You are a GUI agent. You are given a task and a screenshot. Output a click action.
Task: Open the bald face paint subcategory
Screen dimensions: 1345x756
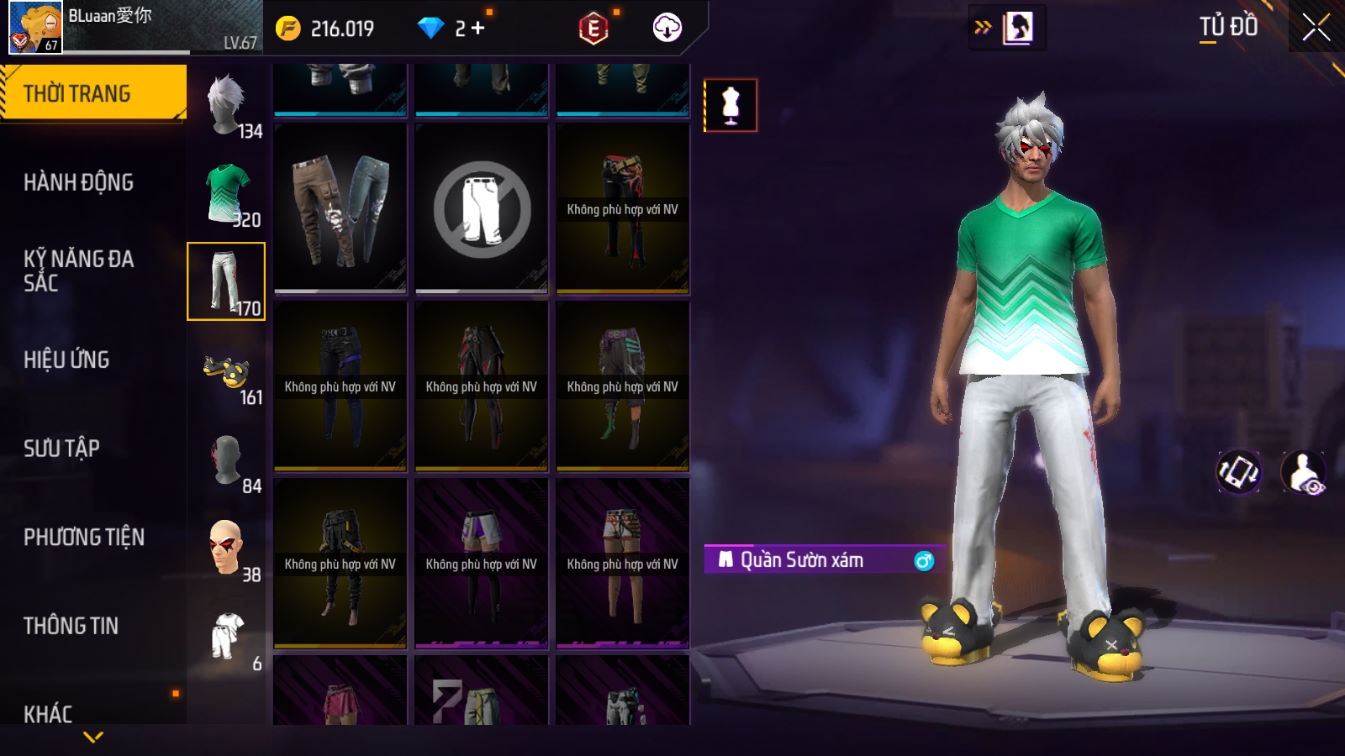click(226, 548)
